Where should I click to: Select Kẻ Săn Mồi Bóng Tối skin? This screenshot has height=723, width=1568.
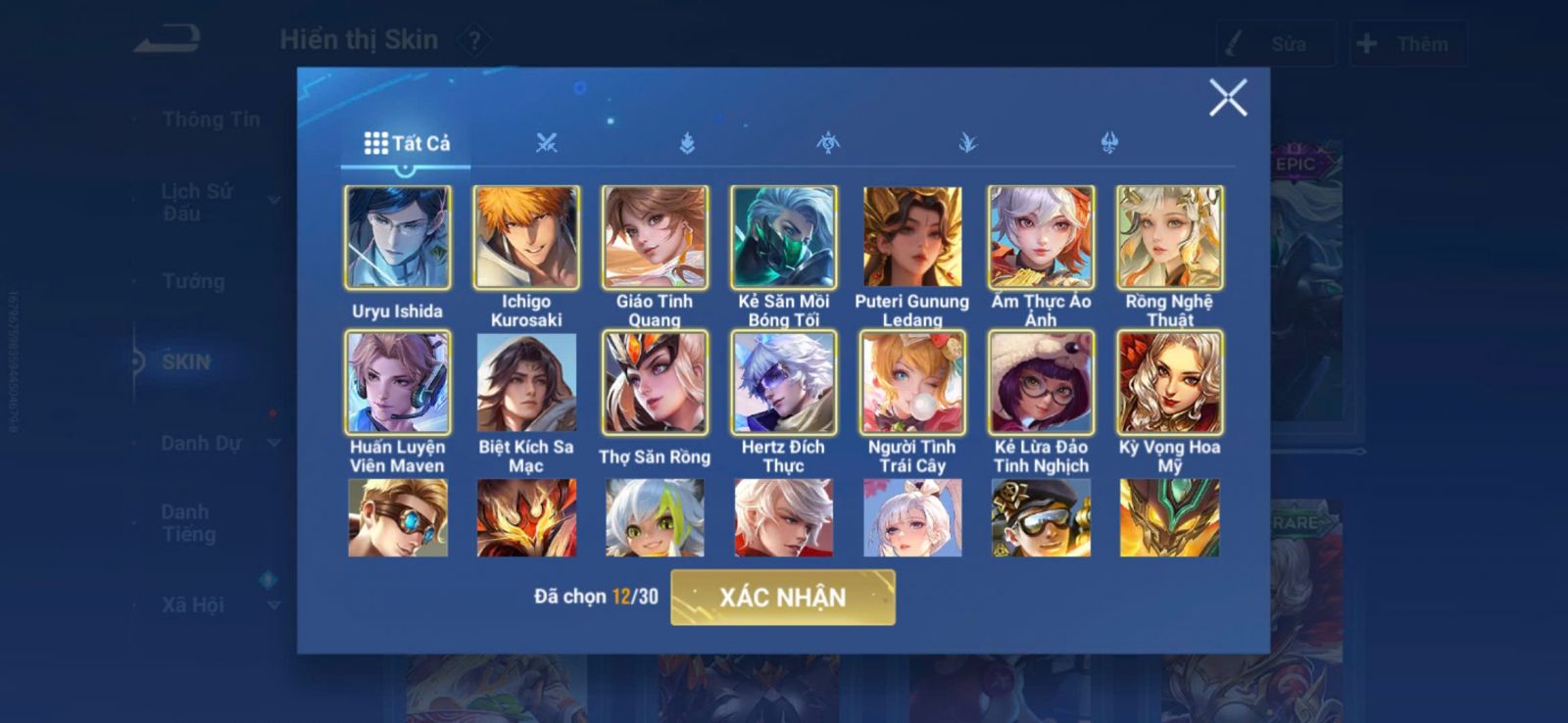tap(783, 238)
